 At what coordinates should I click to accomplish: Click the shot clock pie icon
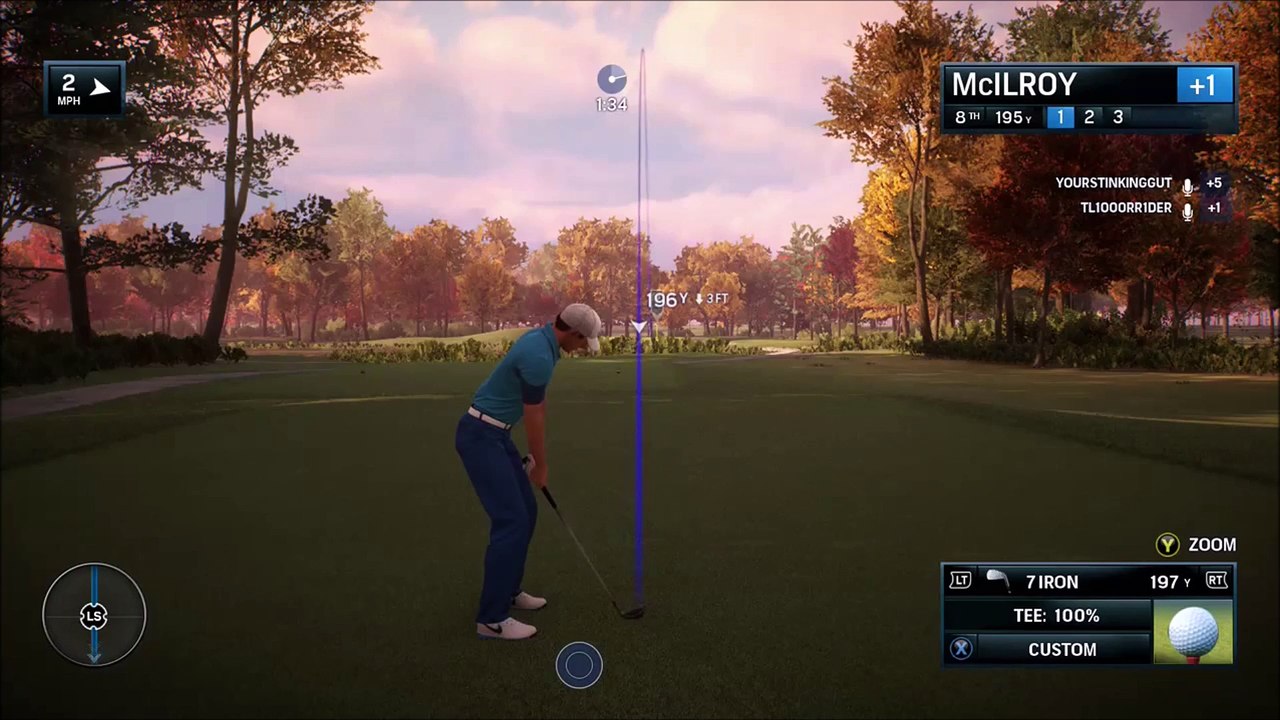(611, 80)
